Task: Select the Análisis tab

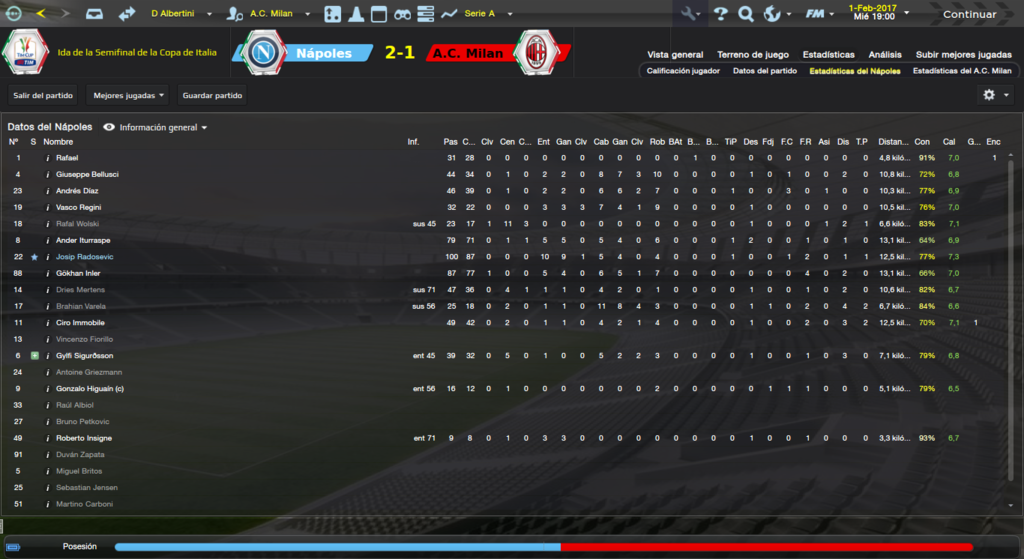Action: pyautogui.click(x=885, y=55)
